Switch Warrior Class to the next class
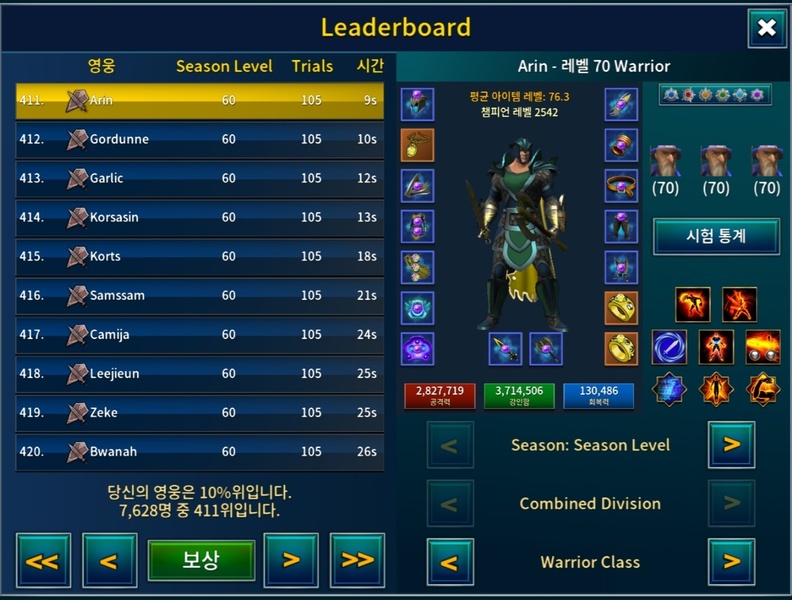 click(x=731, y=562)
